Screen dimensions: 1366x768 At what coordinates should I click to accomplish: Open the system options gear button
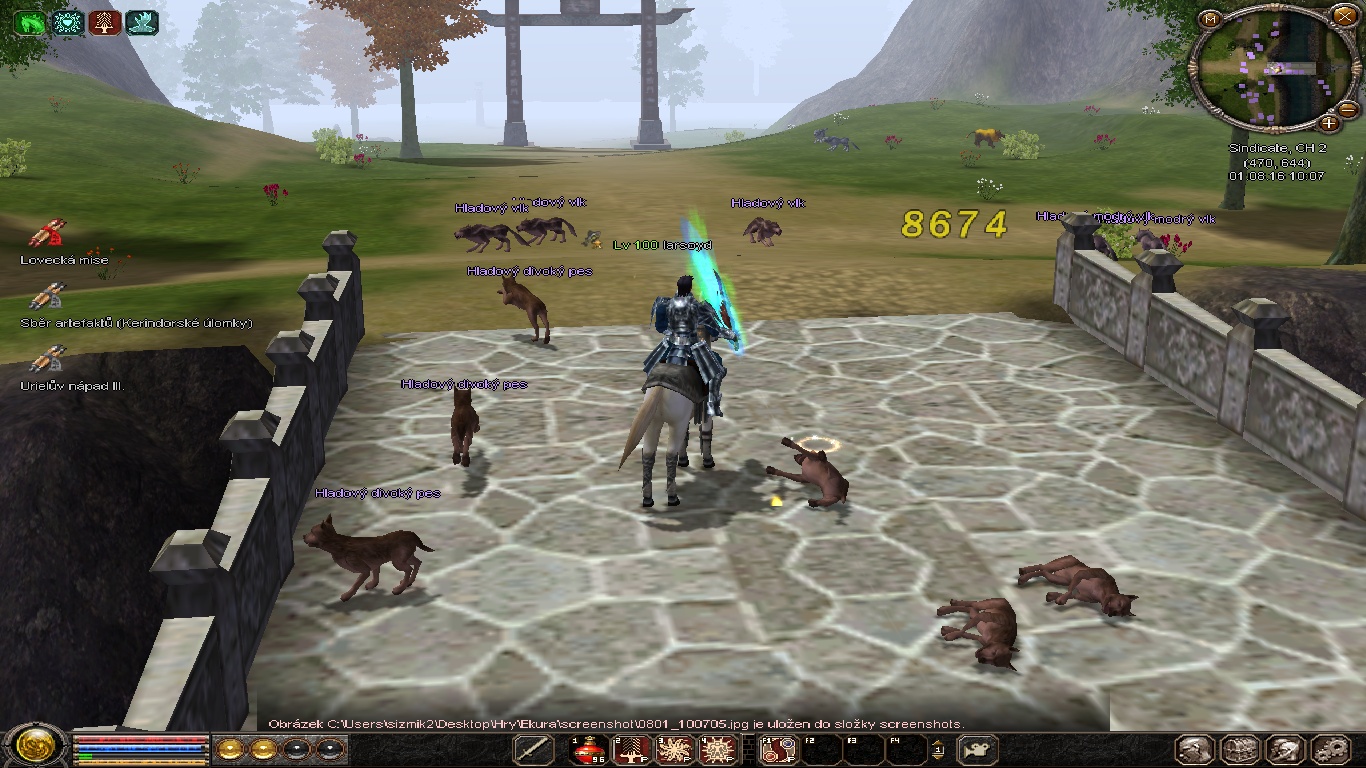point(1331,749)
